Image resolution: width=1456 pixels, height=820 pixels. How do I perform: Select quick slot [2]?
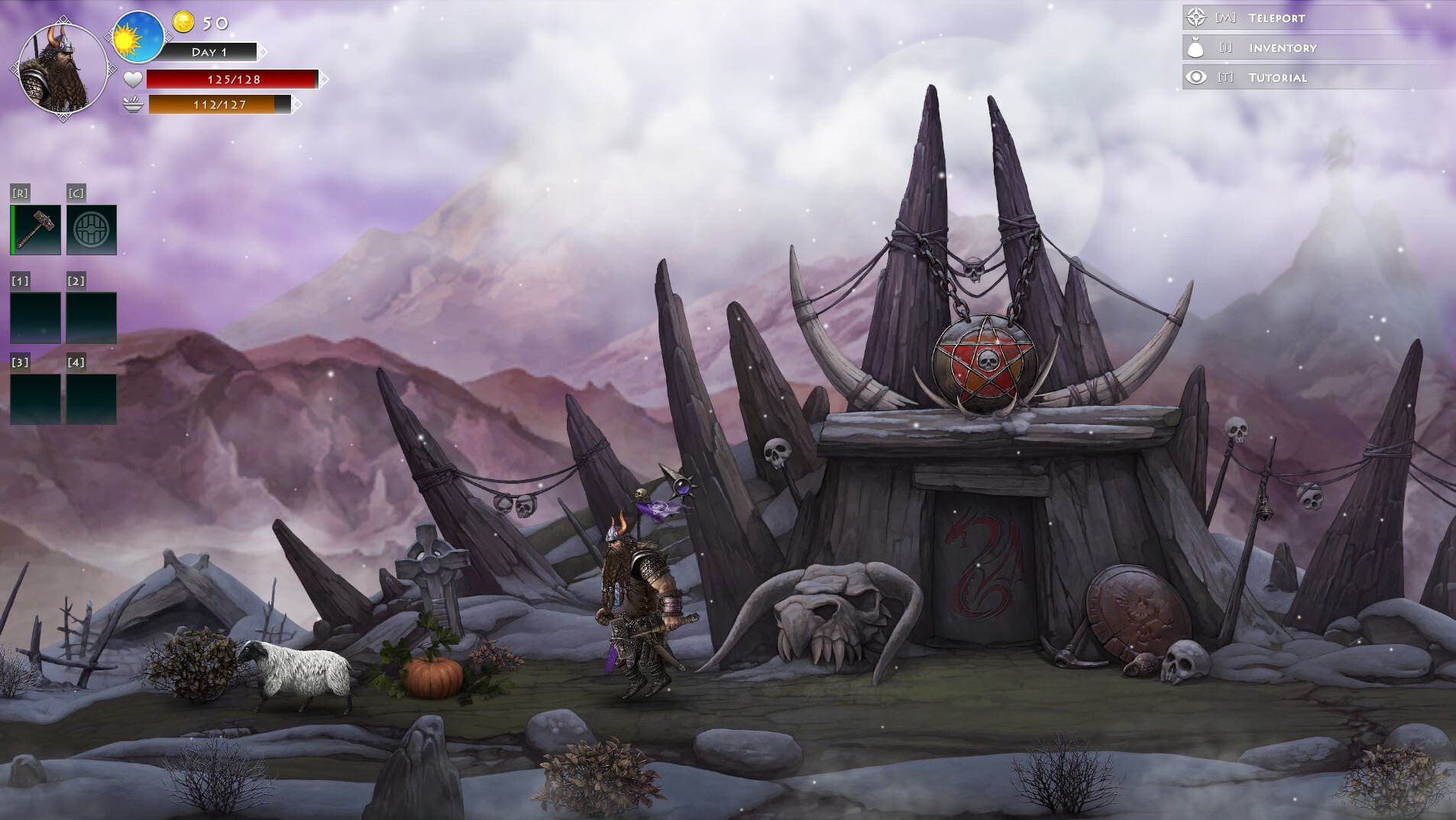(91, 316)
